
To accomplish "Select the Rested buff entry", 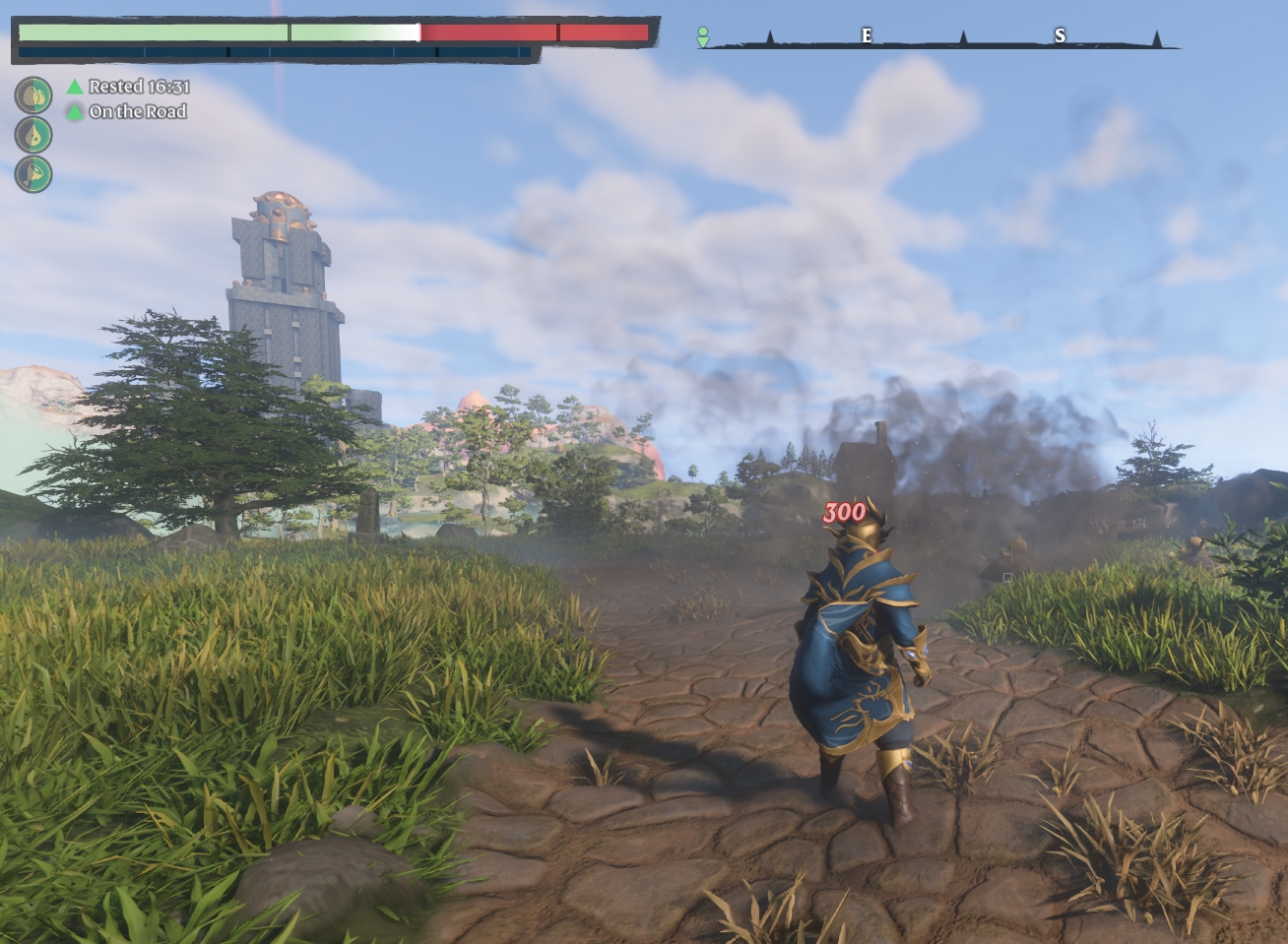I will pos(128,87).
